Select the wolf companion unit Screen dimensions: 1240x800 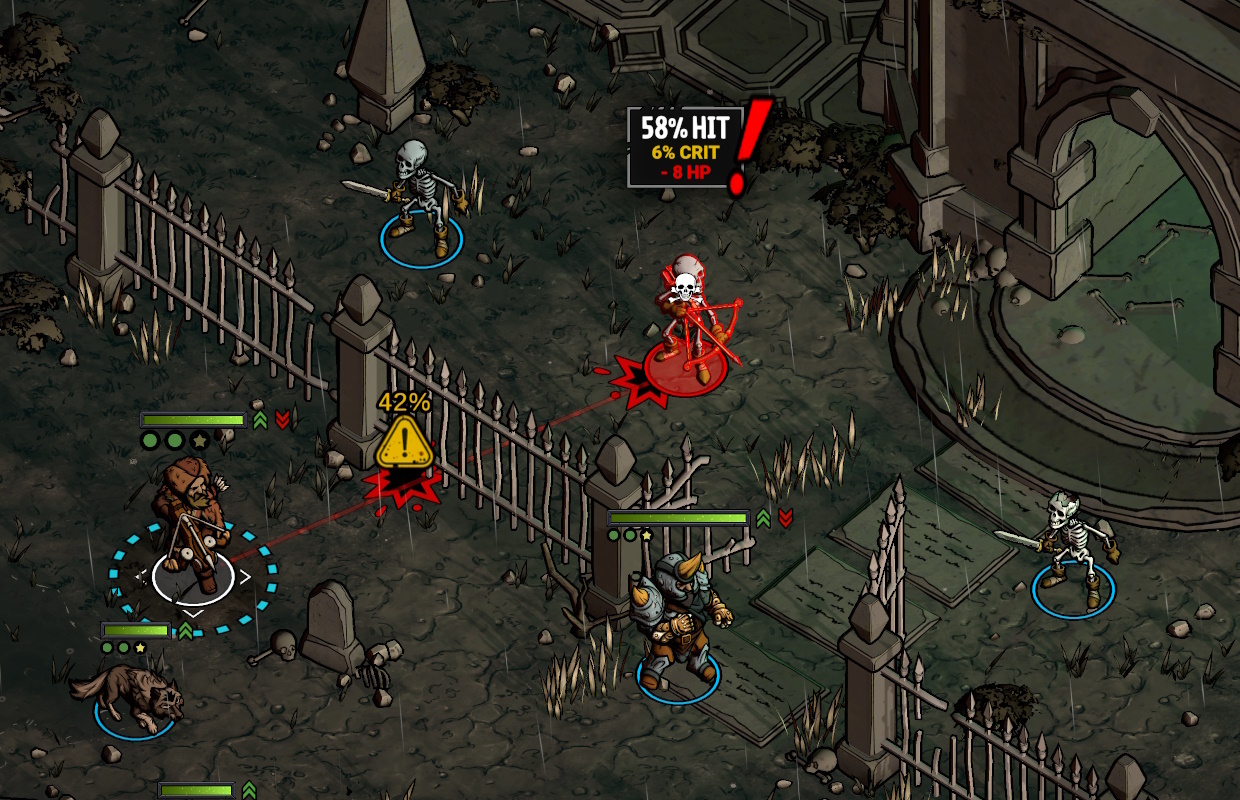[130, 693]
